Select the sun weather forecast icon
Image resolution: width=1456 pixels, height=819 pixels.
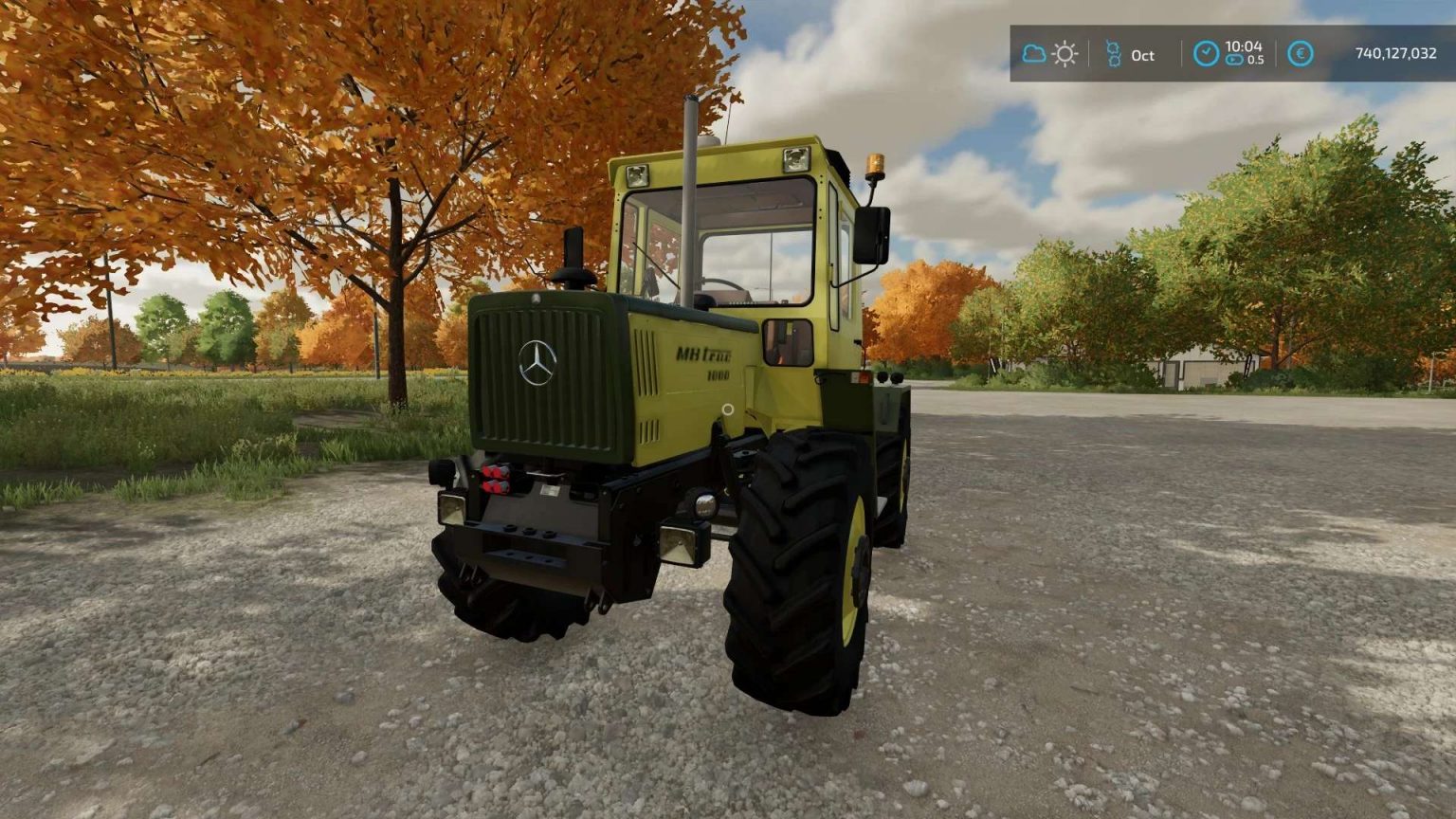tap(1065, 53)
